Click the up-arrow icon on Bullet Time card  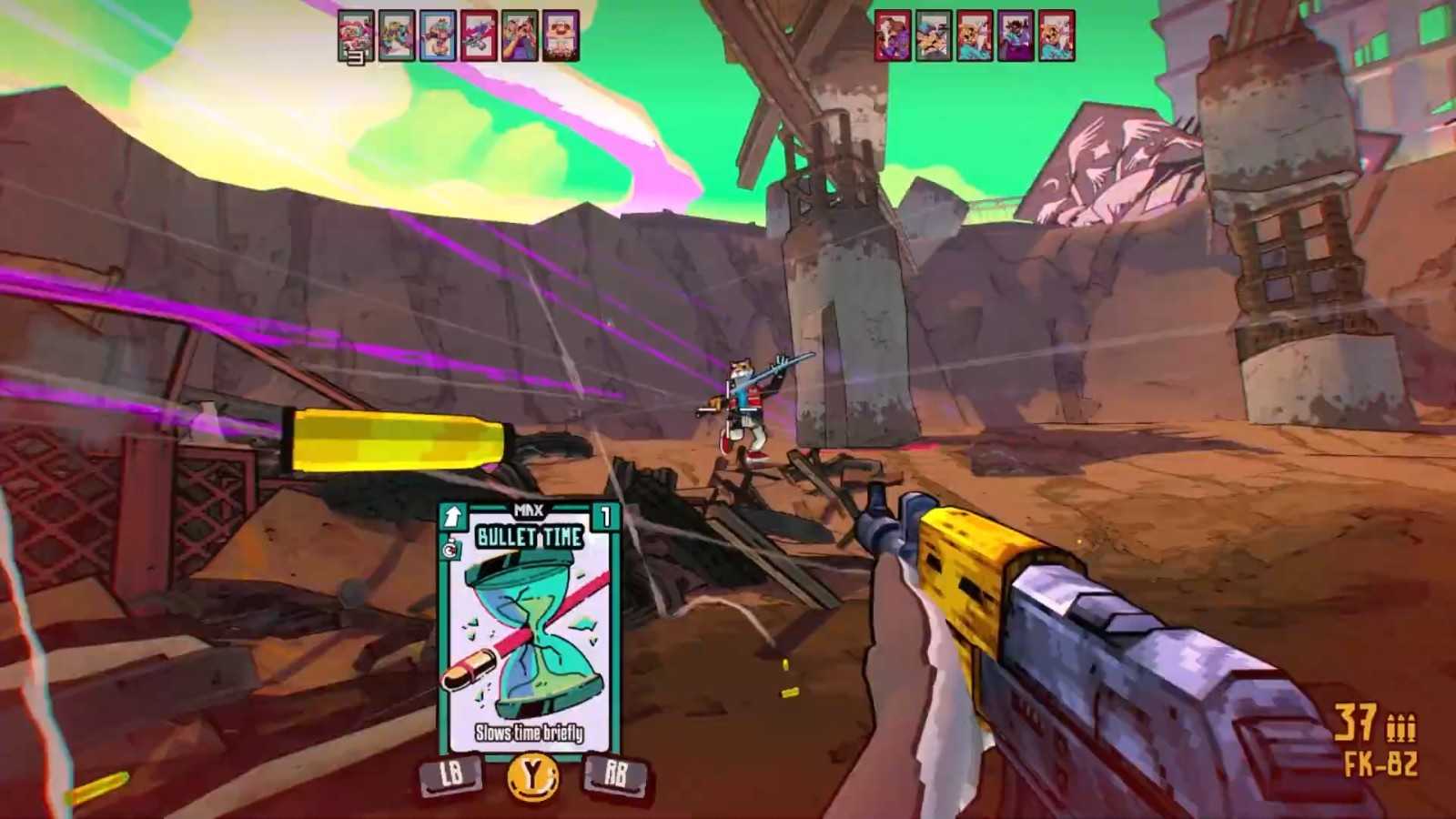coord(453,518)
